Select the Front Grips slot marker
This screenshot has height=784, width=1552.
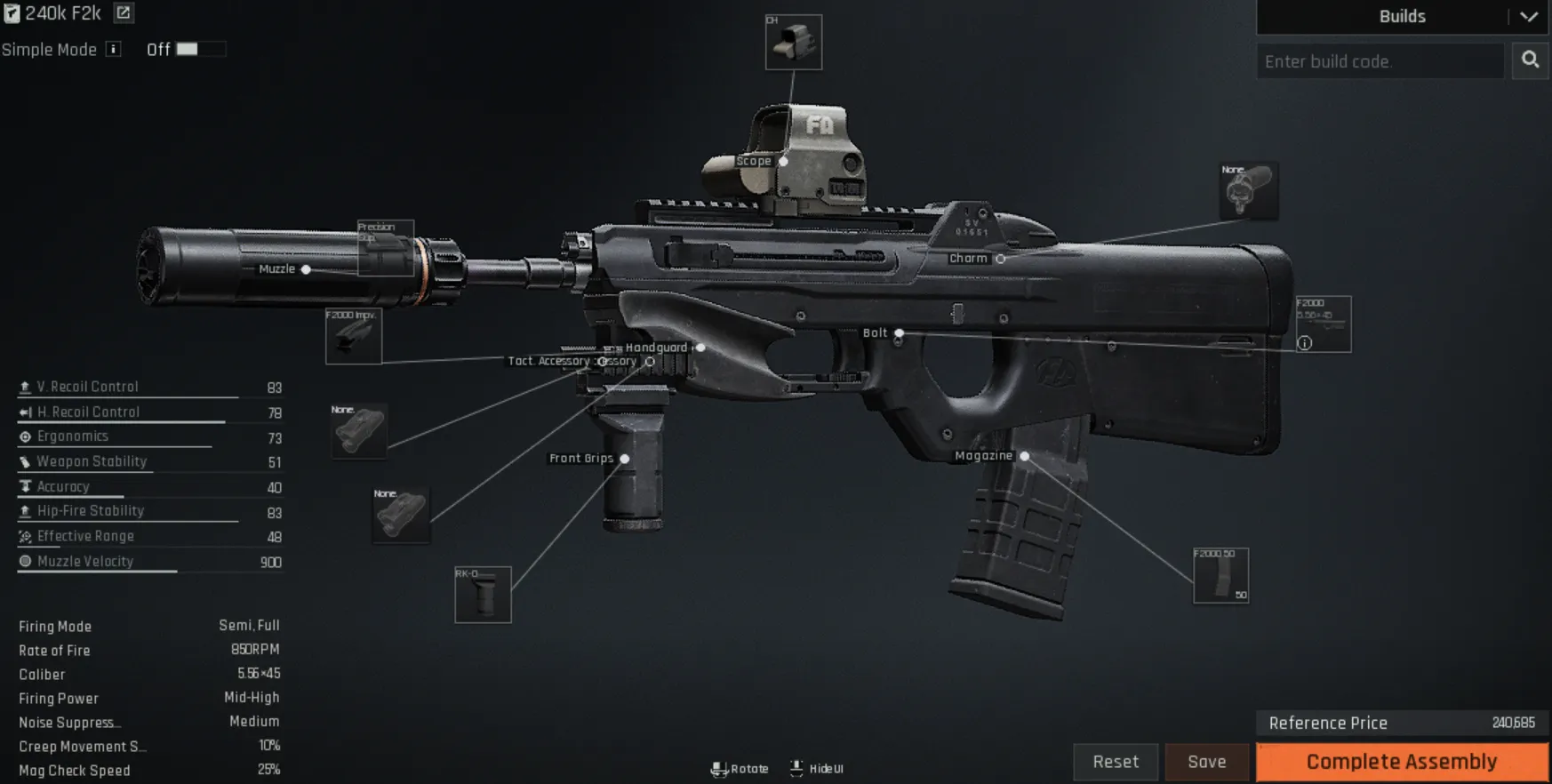(x=626, y=458)
